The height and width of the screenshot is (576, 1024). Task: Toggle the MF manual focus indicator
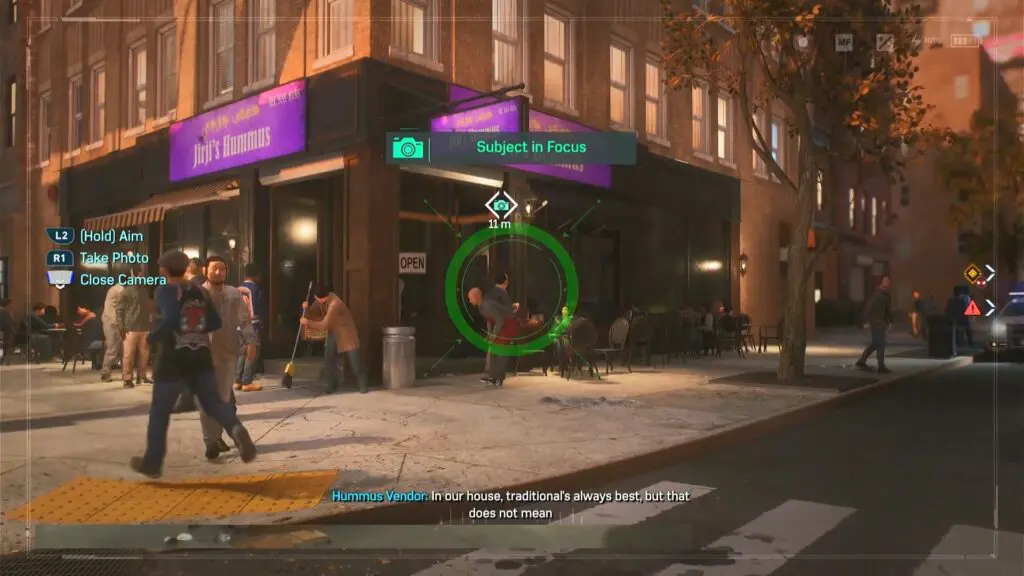844,42
